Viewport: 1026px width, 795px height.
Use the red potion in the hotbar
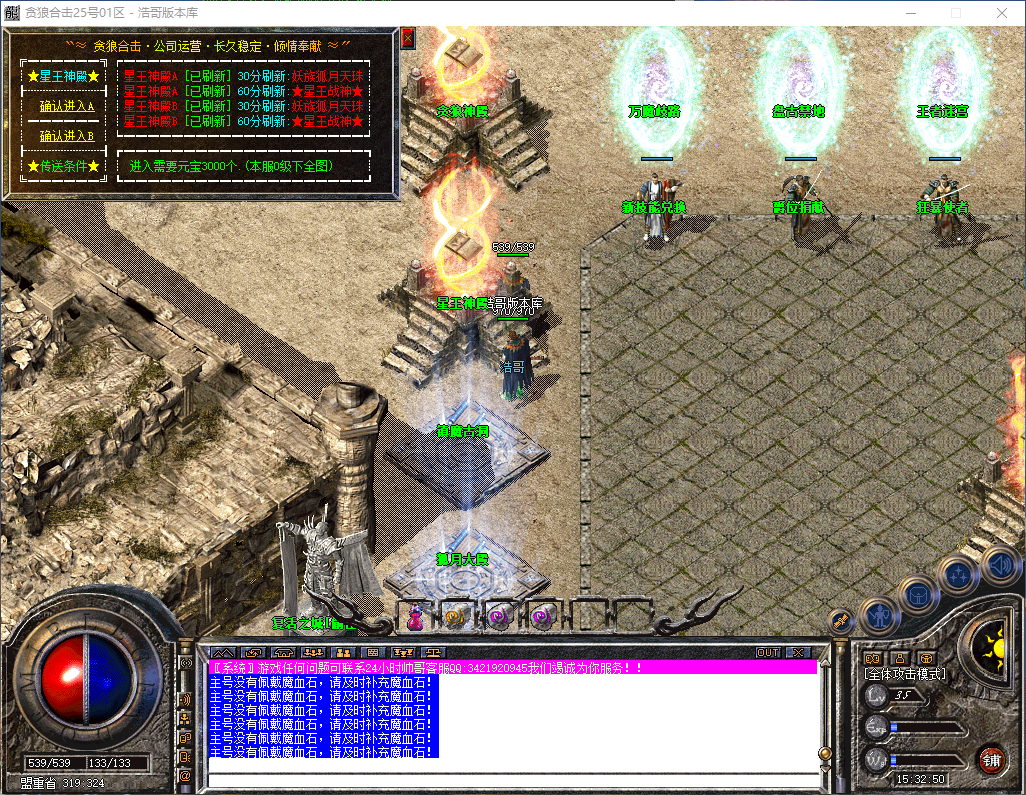click(x=414, y=618)
